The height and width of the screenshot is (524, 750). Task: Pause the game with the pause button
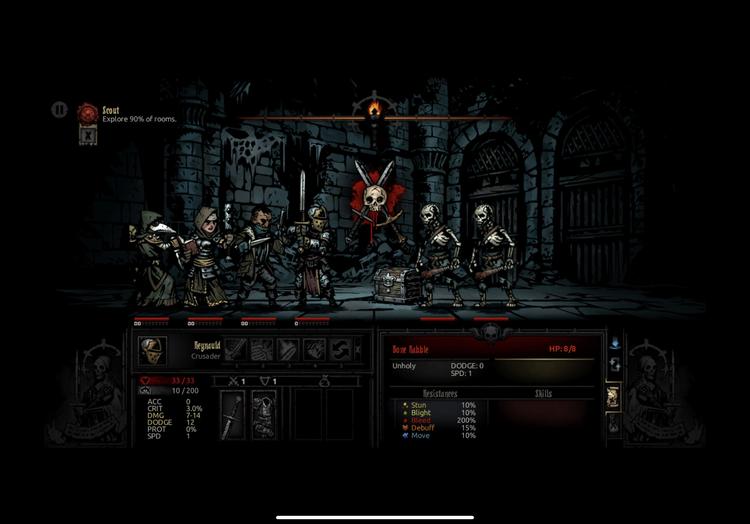click(59, 110)
